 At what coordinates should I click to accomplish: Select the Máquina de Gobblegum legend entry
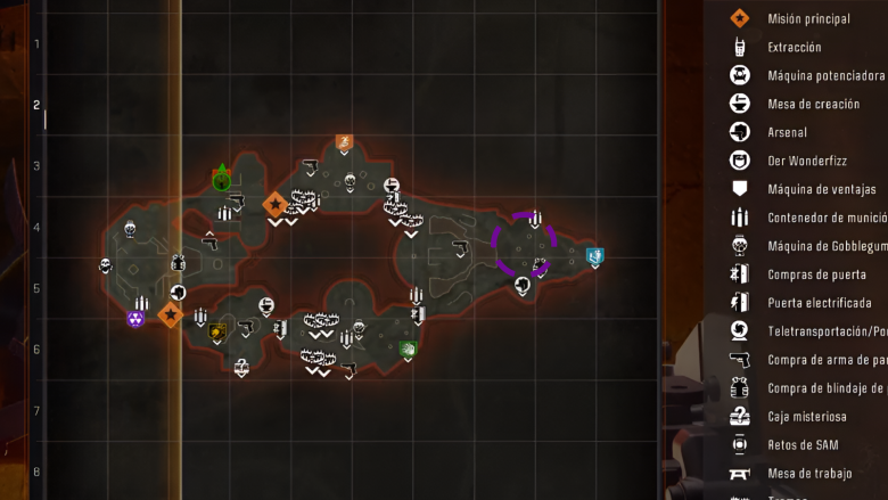(826, 246)
